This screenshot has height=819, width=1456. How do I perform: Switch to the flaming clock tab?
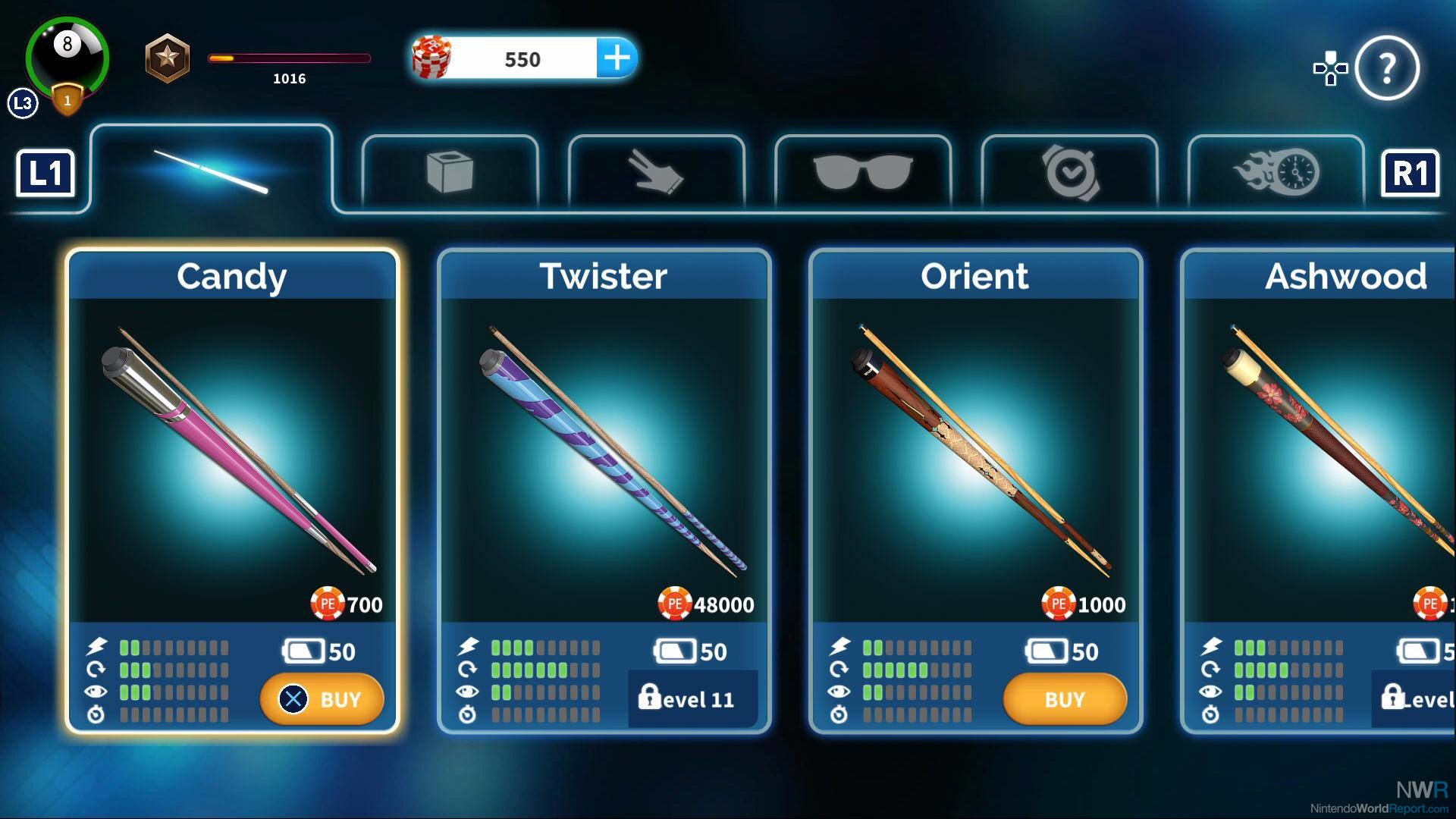[x=1276, y=173]
